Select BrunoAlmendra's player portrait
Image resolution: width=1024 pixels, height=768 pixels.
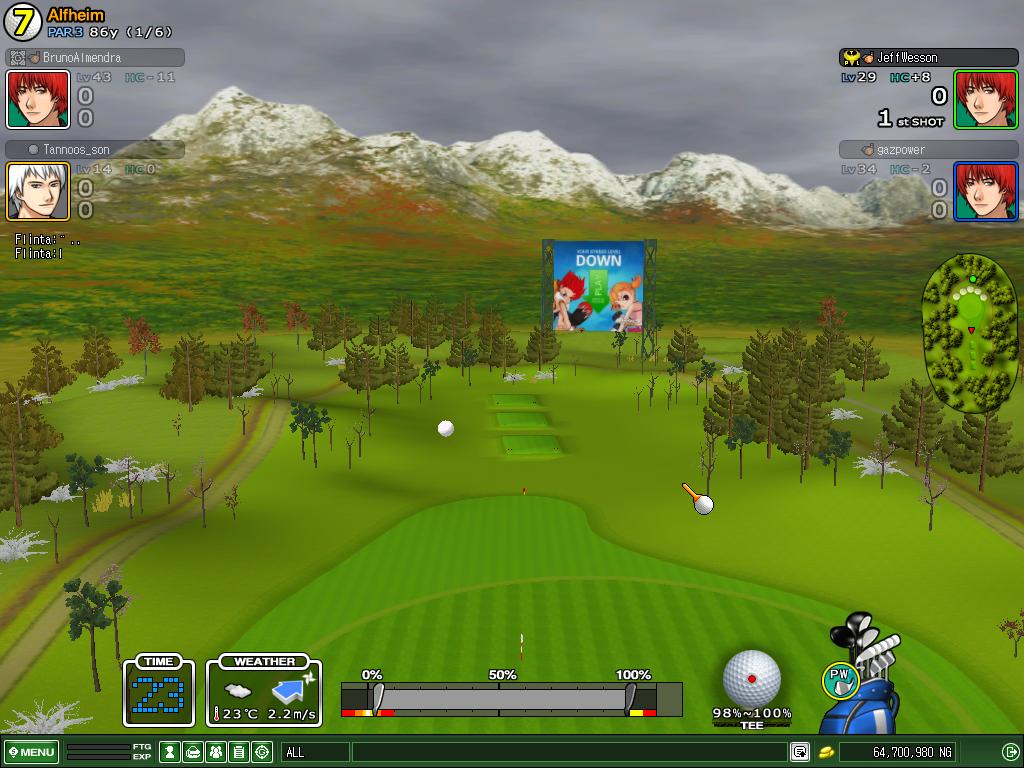38,99
